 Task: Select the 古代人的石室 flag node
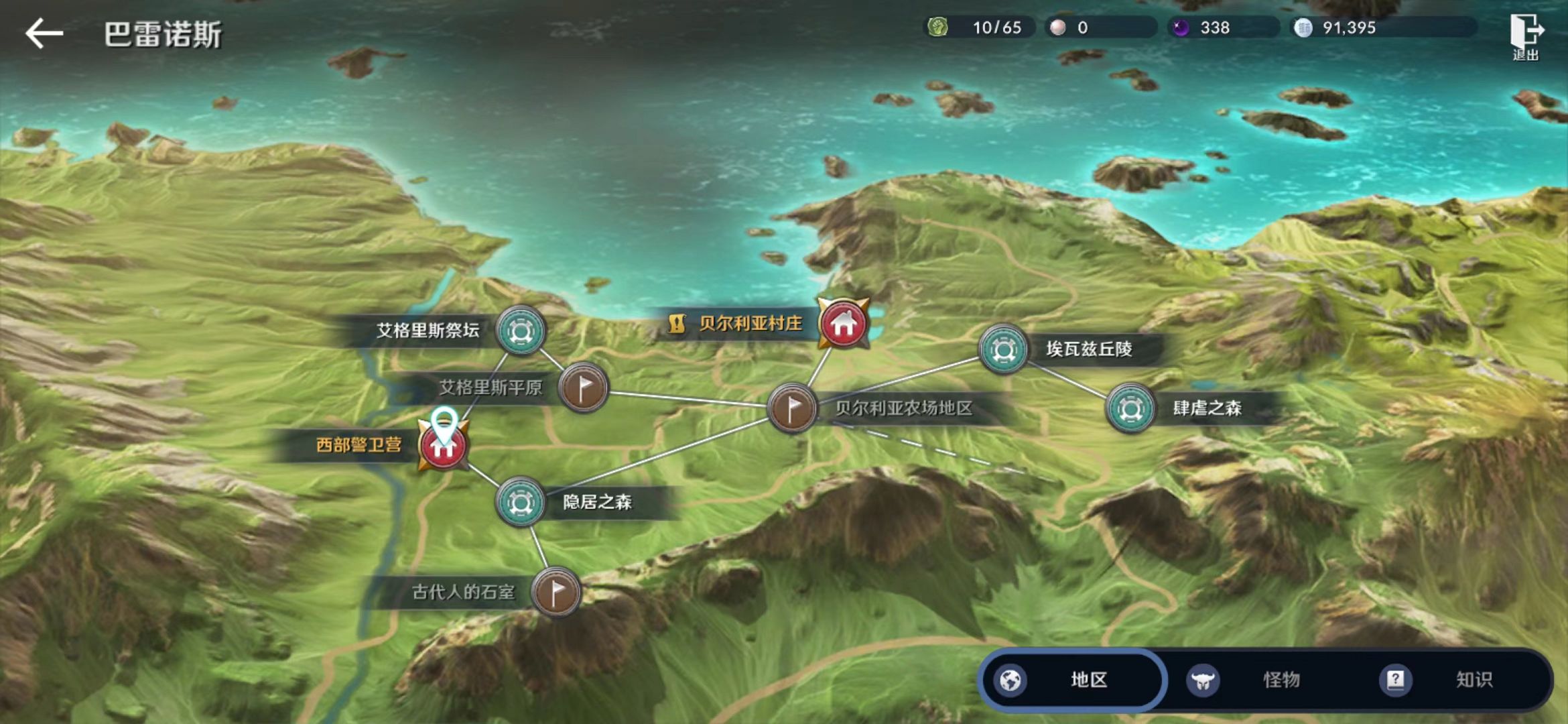coord(556,592)
